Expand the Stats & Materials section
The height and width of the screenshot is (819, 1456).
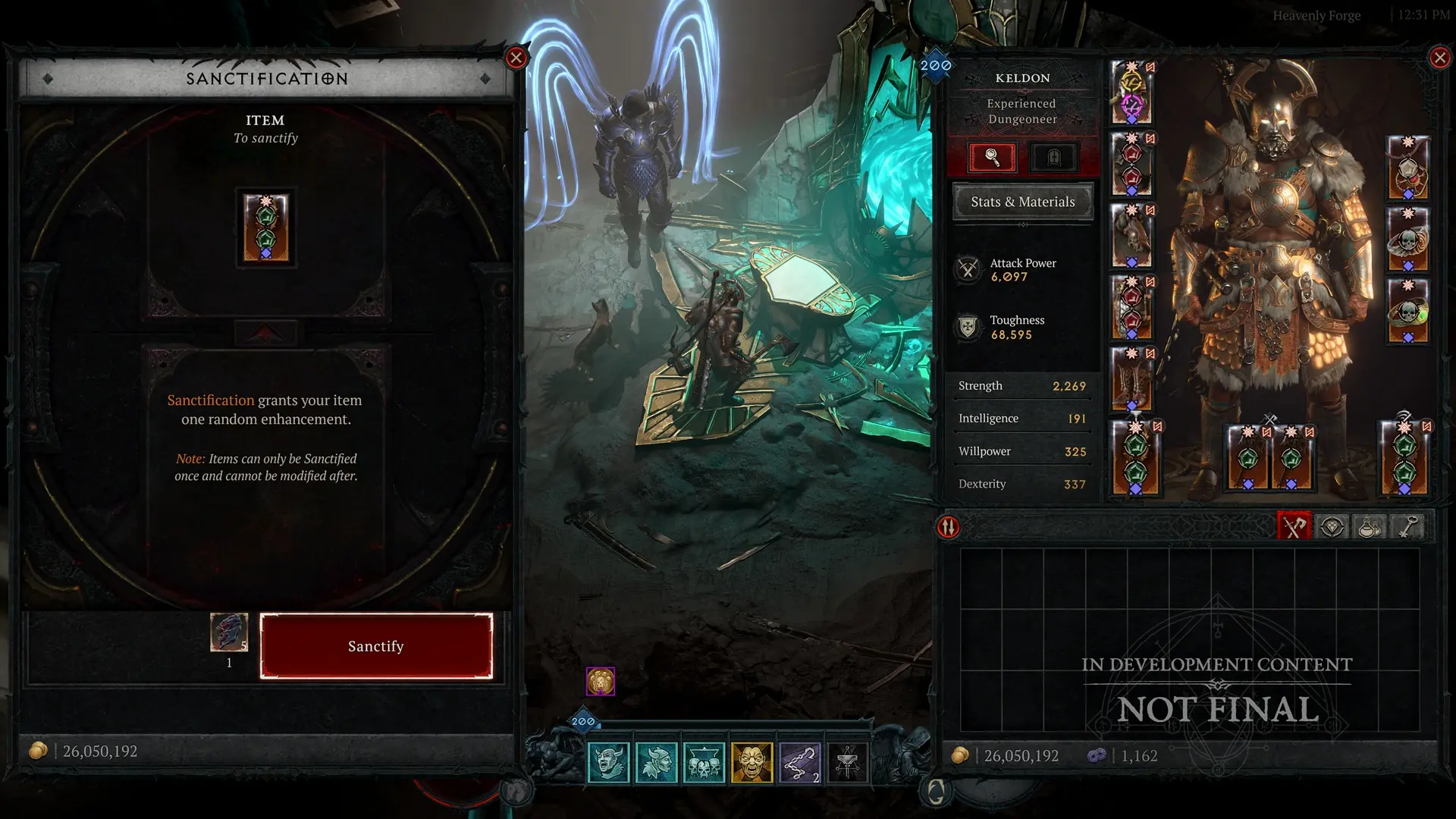tap(1022, 202)
